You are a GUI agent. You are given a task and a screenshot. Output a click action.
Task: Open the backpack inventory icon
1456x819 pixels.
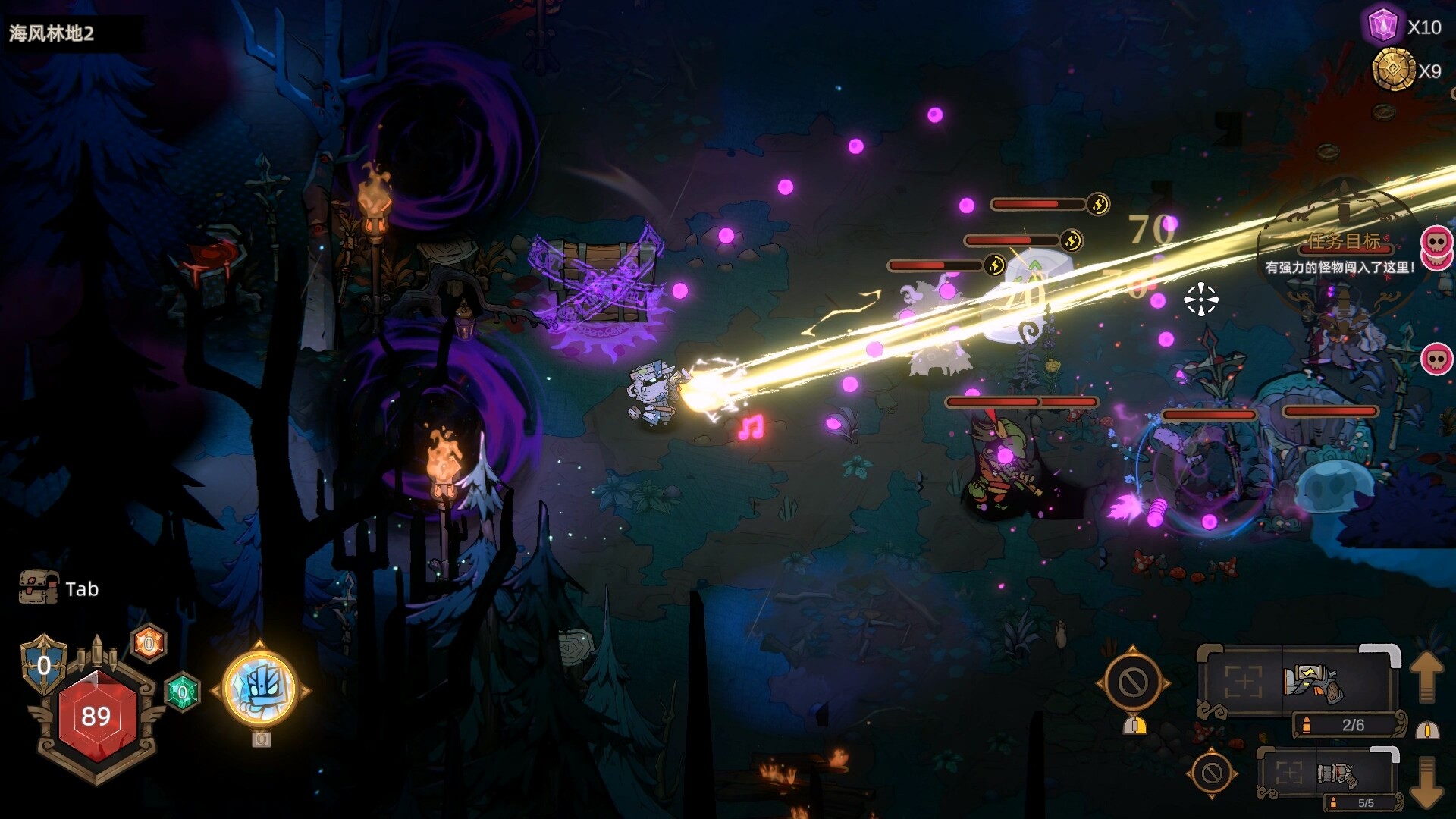pyautogui.click(x=39, y=588)
